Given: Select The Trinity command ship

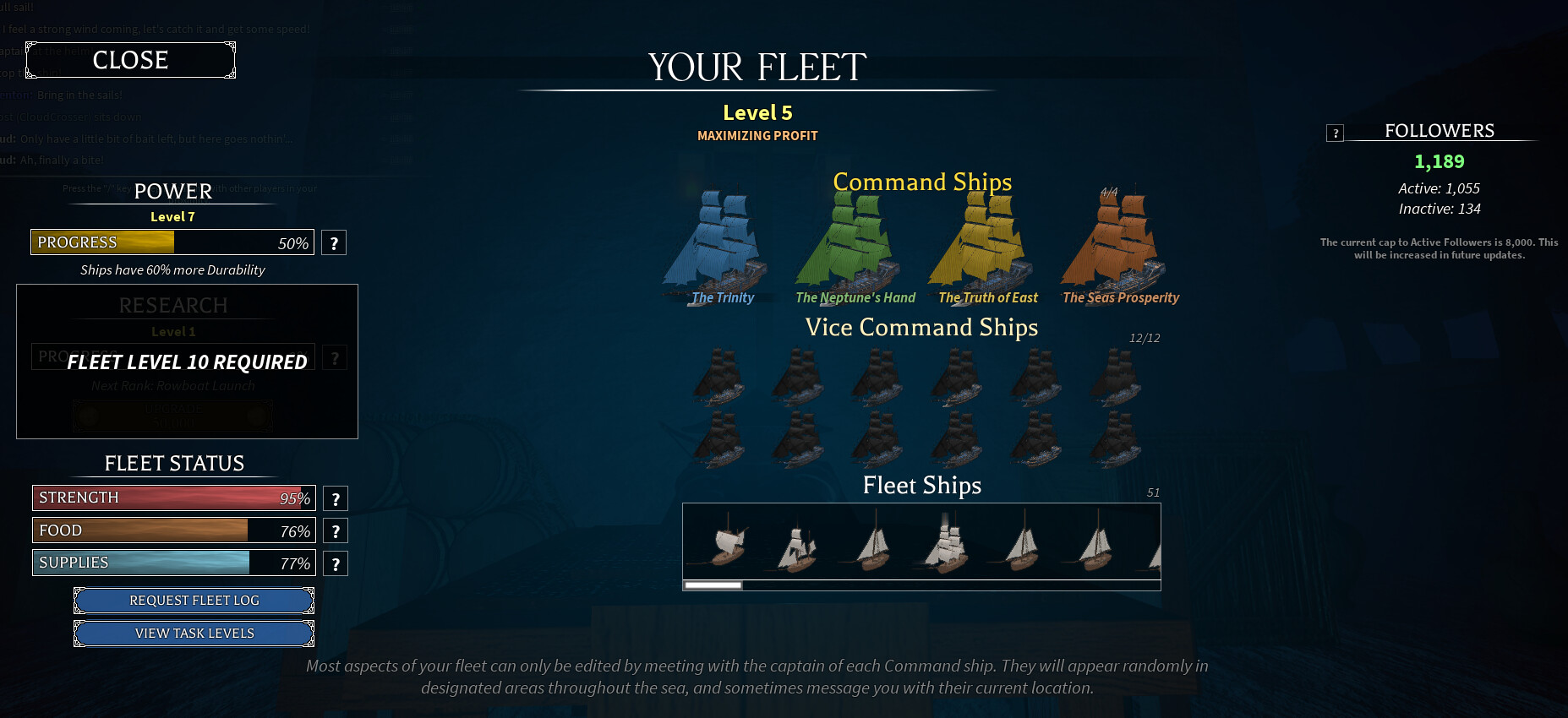Looking at the screenshot, I should tap(717, 245).
